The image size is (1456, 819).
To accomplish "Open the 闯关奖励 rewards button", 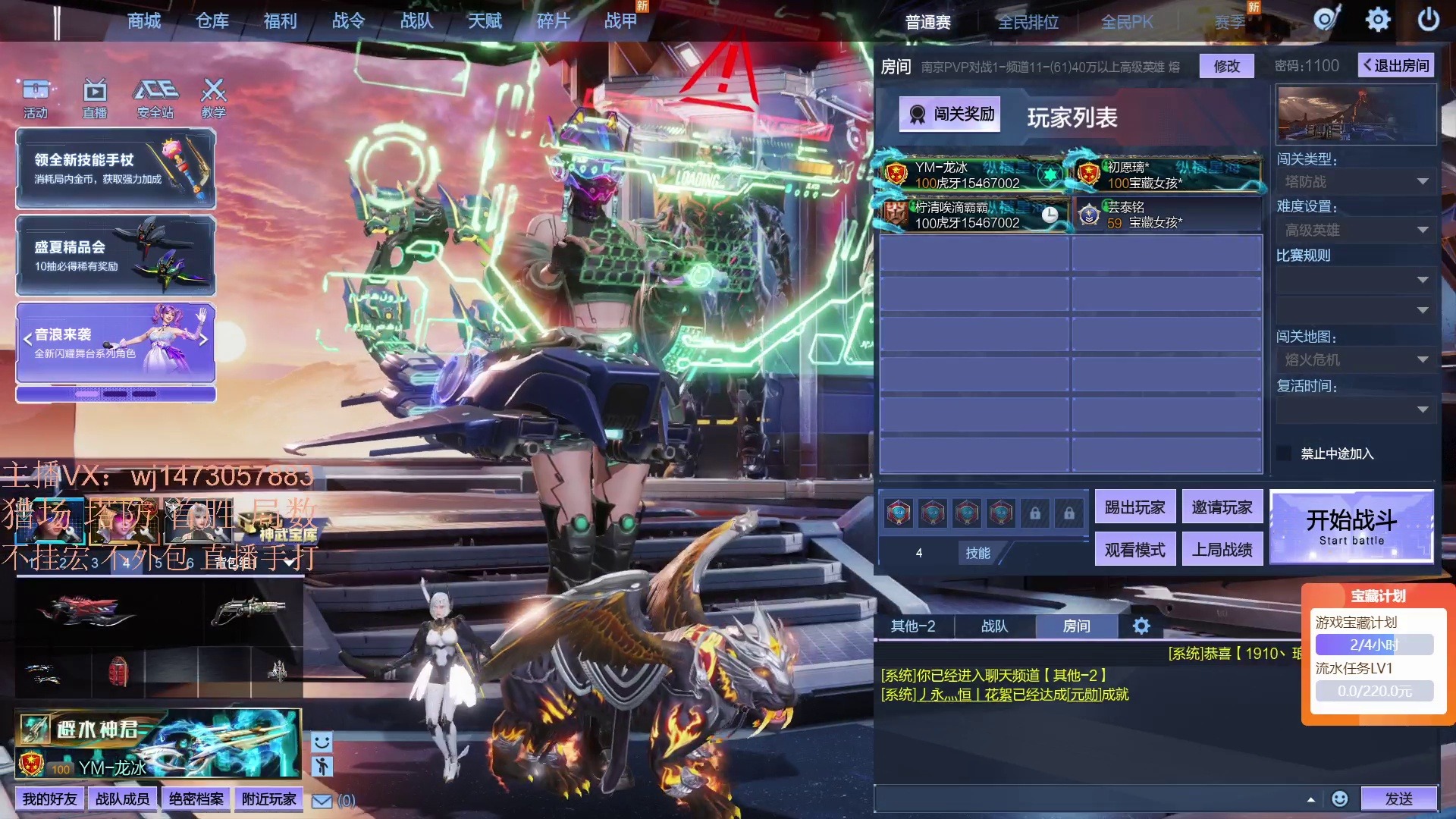I will click(x=950, y=115).
